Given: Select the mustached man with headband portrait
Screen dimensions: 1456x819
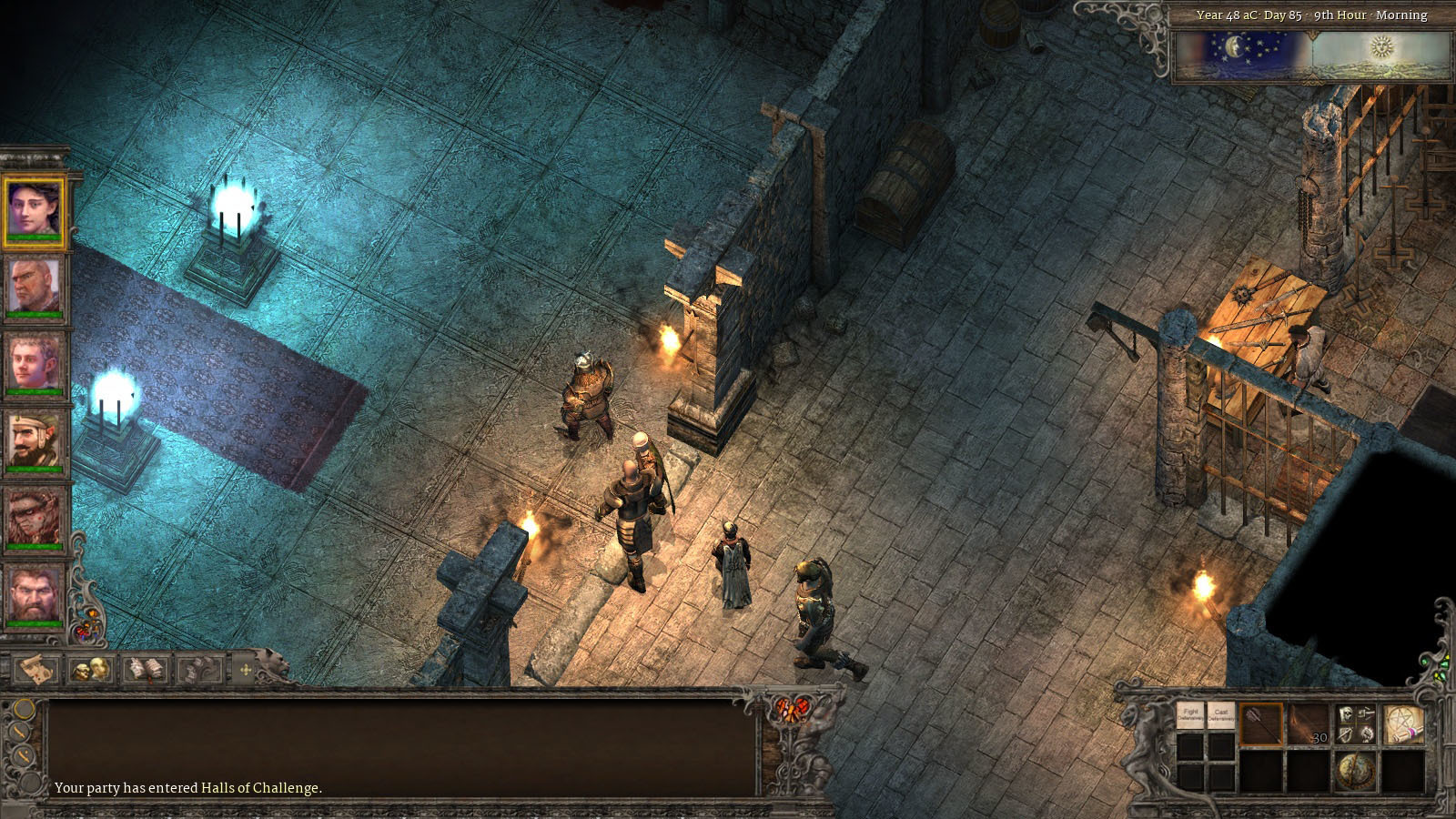Looking at the screenshot, I should click(35, 440).
